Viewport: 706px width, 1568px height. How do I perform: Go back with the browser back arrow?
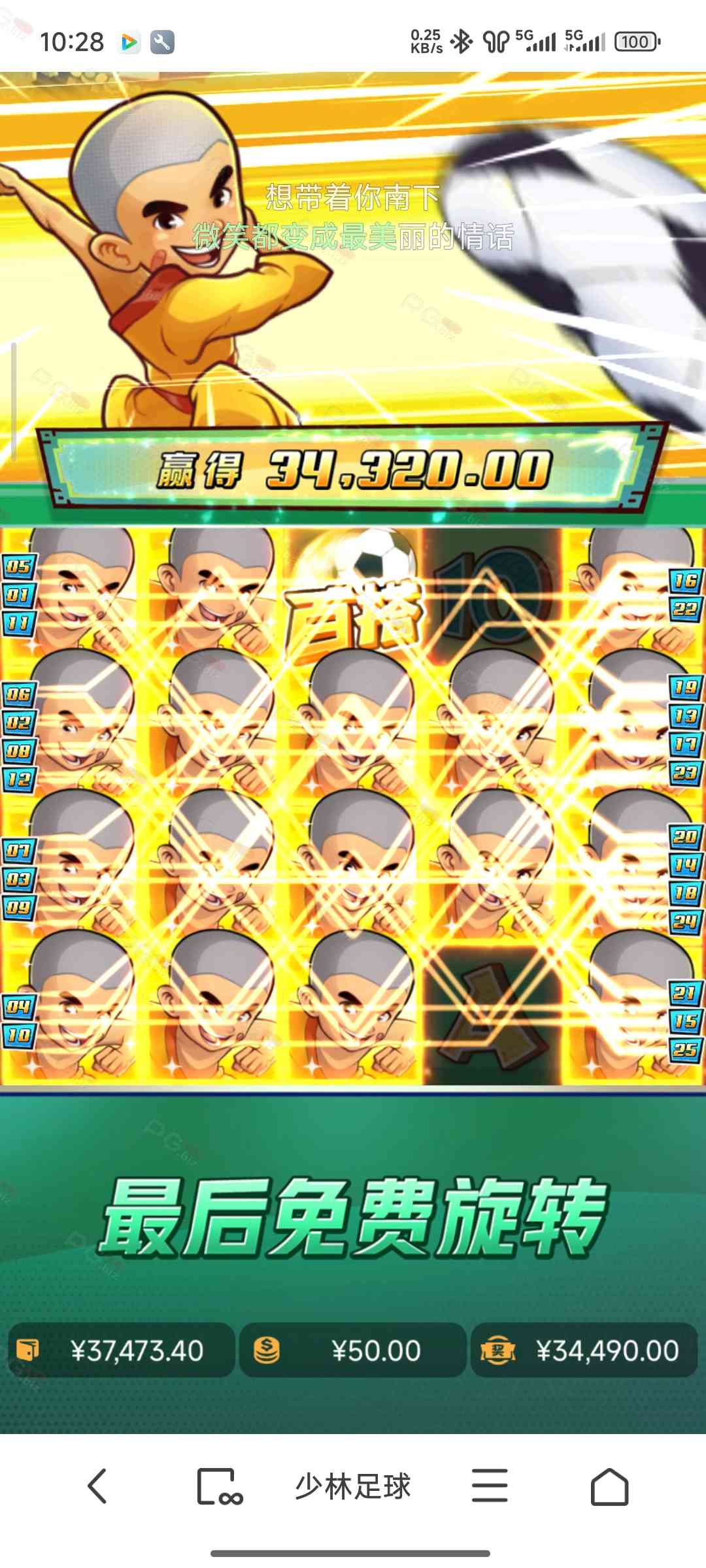(x=97, y=1486)
